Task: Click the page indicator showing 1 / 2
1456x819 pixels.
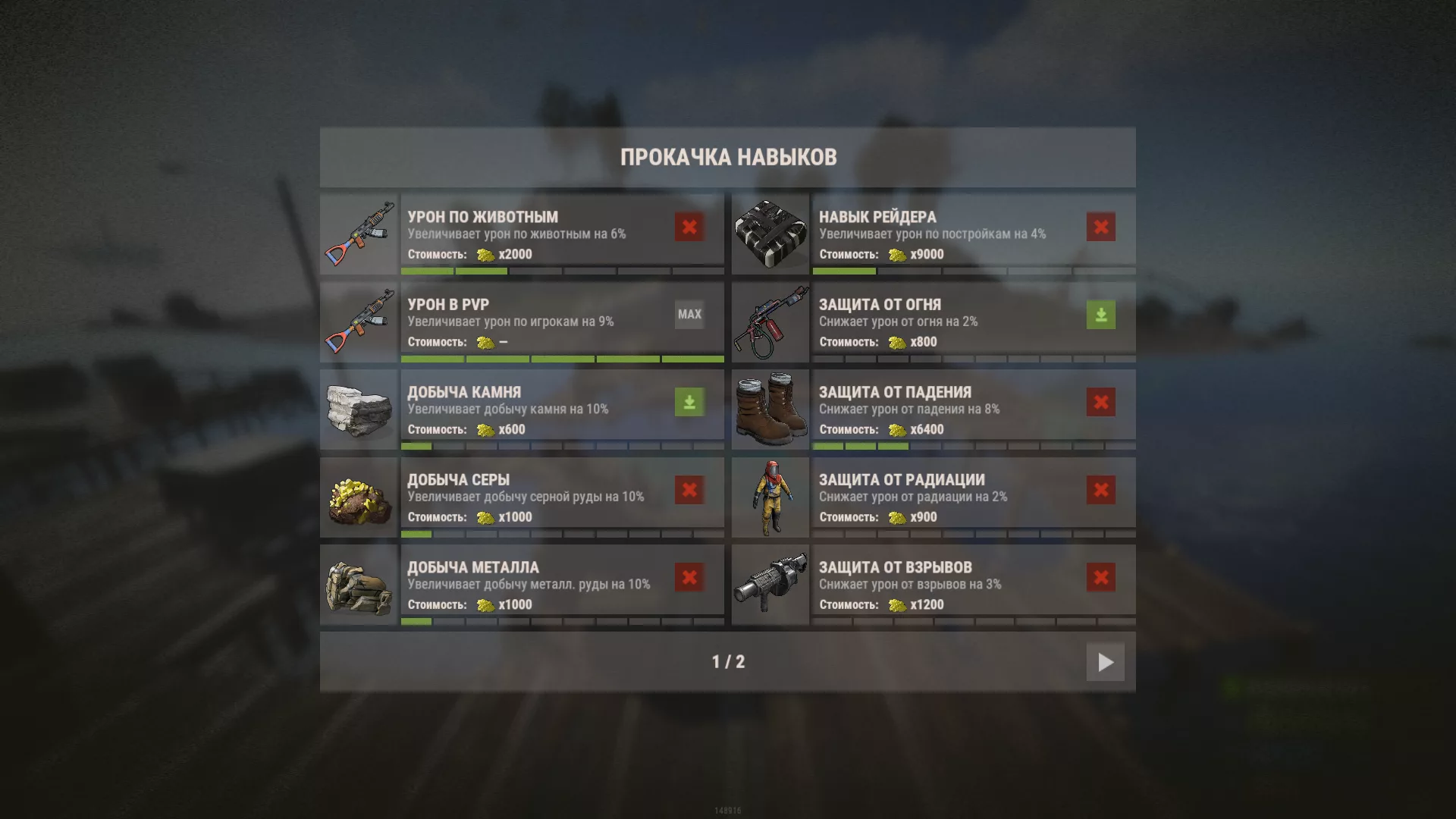Action: point(728,661)
